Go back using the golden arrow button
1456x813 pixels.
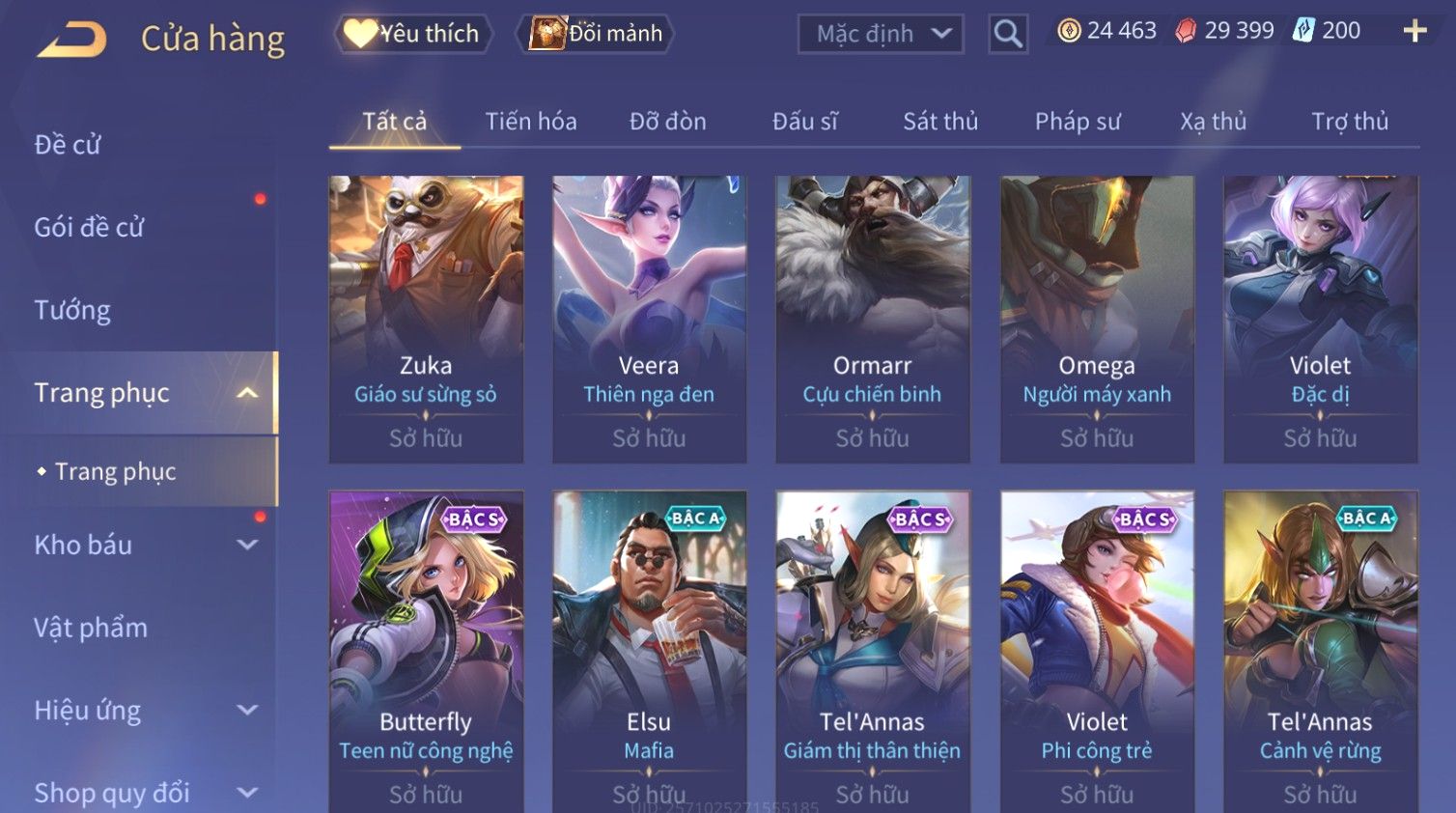pyautogui.click(x=72, y=39)
